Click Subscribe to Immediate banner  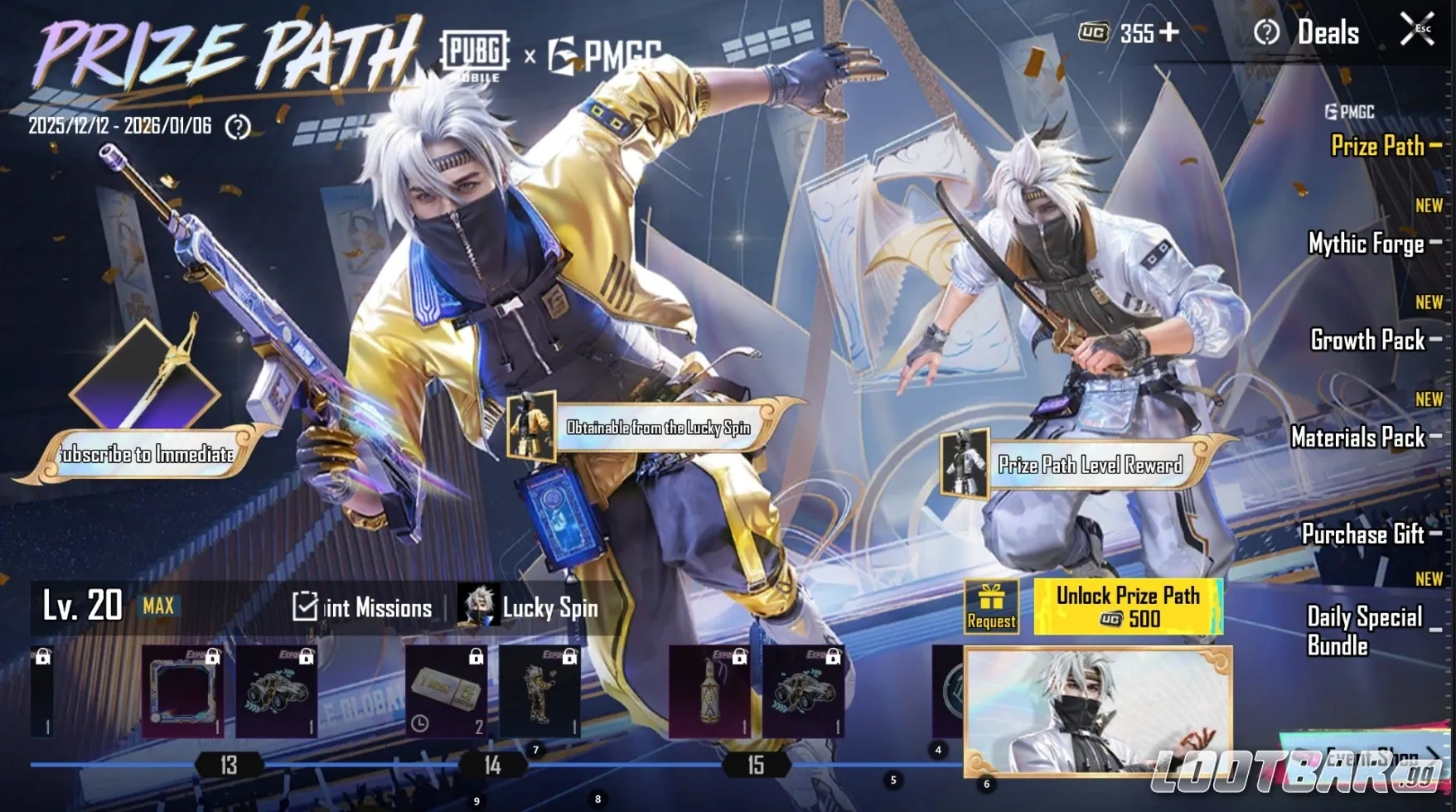(146, 454)
